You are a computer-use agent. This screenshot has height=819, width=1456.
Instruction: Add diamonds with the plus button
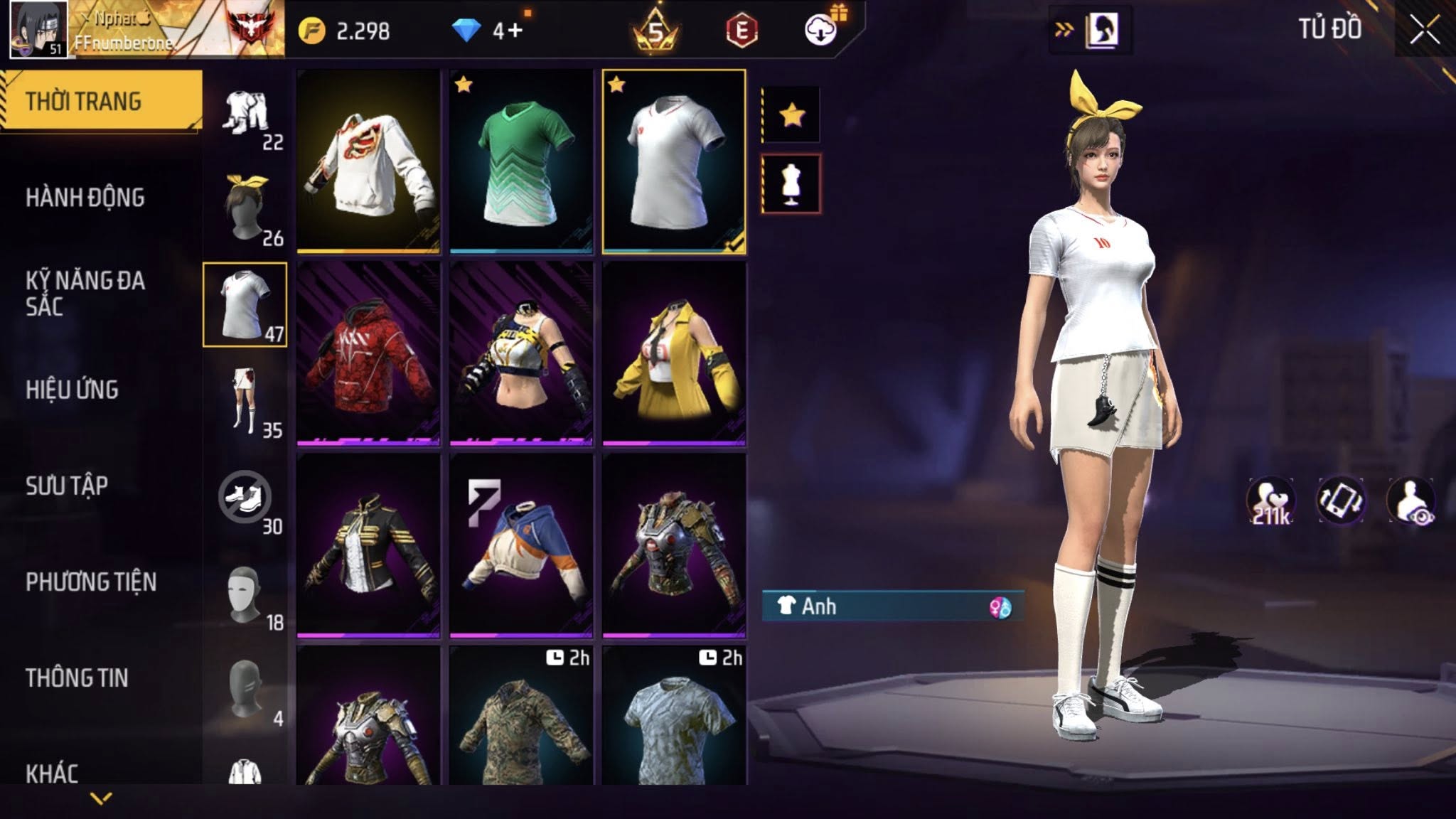pyautogui.click(x=515, y=31)
